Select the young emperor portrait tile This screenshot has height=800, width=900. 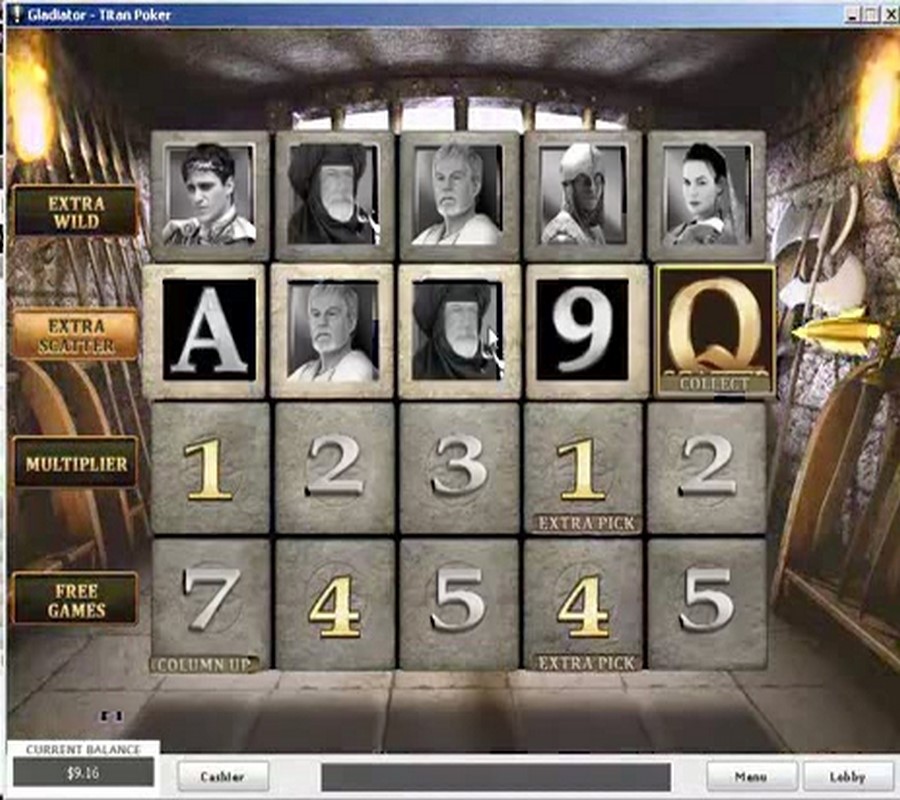211,196
